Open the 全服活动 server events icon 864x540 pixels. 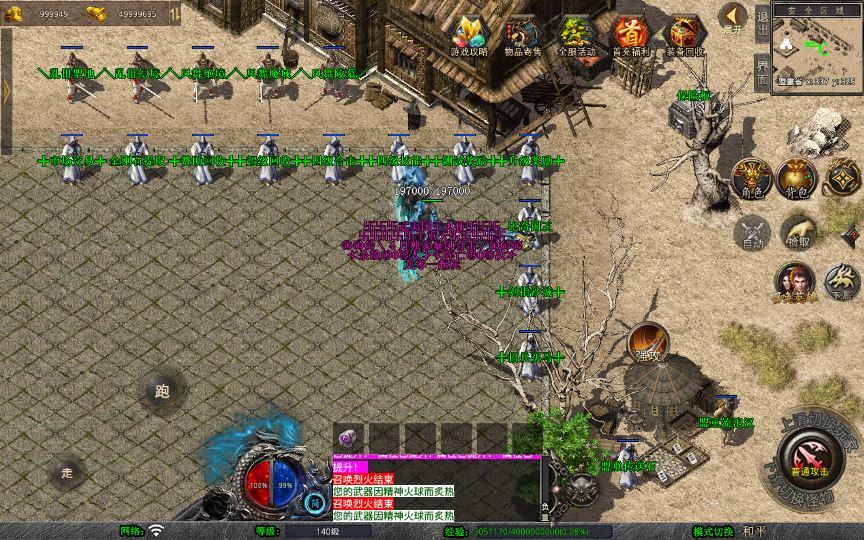click(577, 36)
